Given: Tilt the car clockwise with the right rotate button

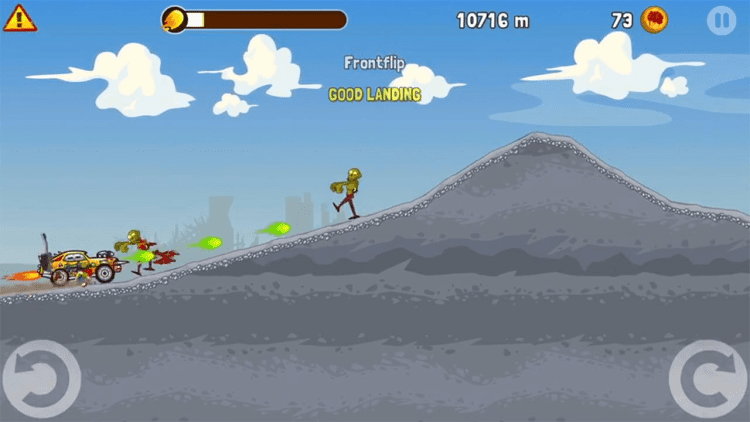Looking at the screenshot, I should click(x=708, y=379).
